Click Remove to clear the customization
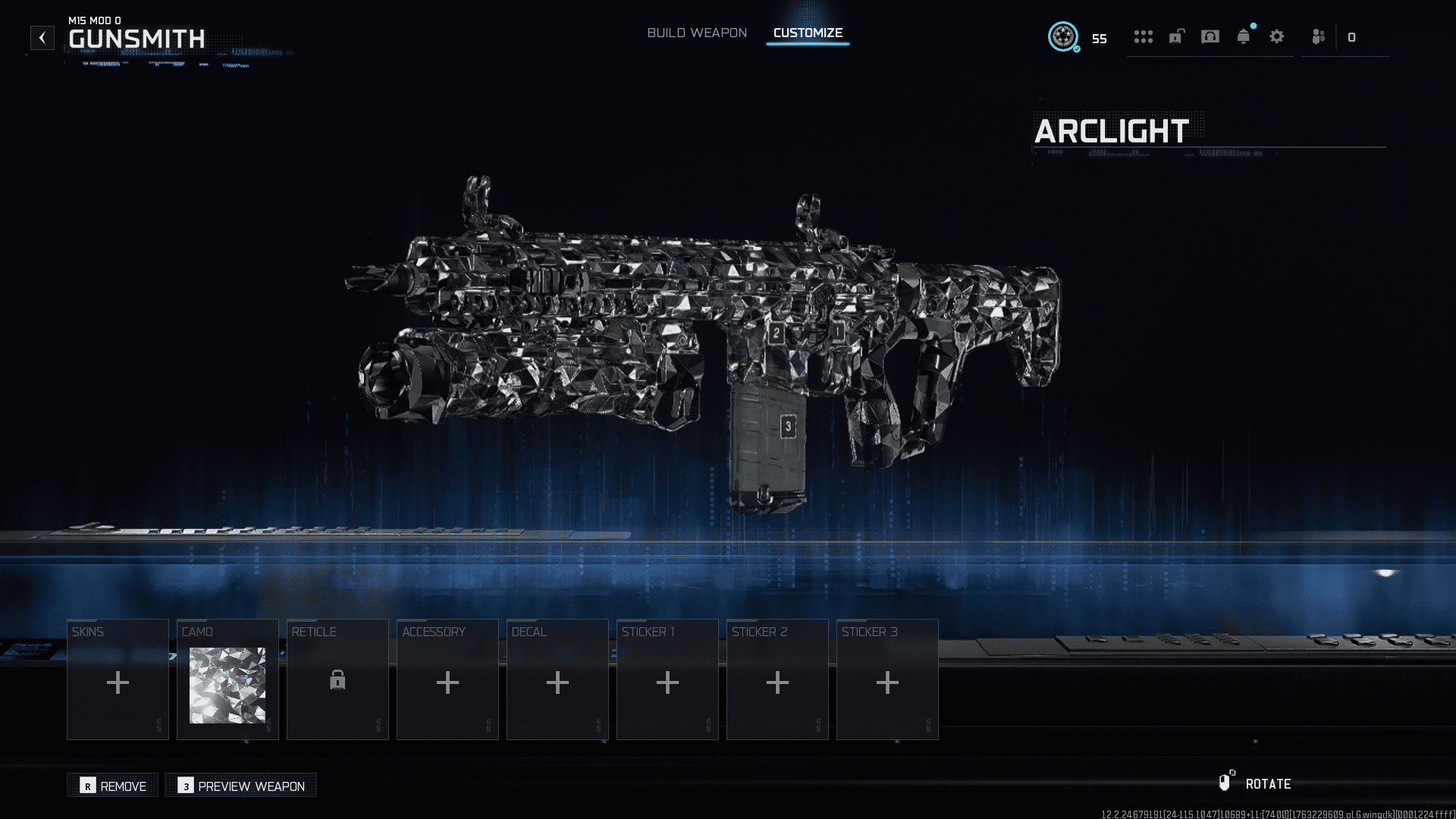The image size is (1456, 819). click(112, 786)
